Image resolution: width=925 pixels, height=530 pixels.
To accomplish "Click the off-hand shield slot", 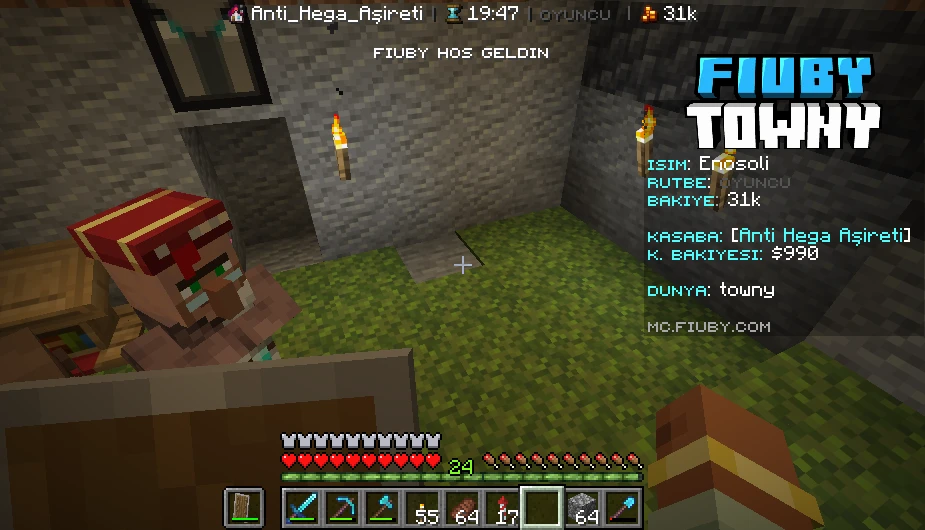I will point(244,508).
